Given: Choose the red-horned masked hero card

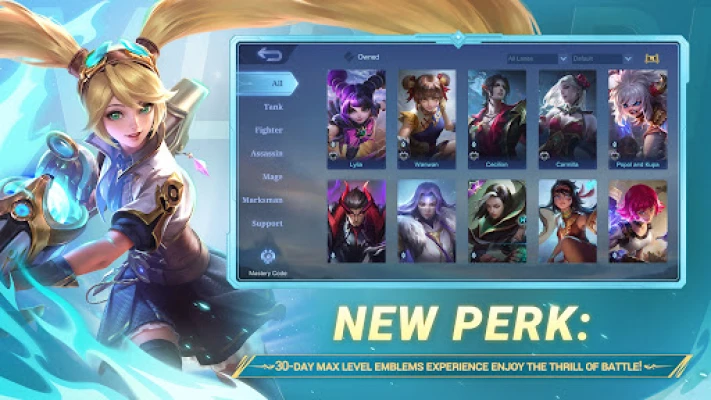Looking at the screenshot, I should click(357, 221).
